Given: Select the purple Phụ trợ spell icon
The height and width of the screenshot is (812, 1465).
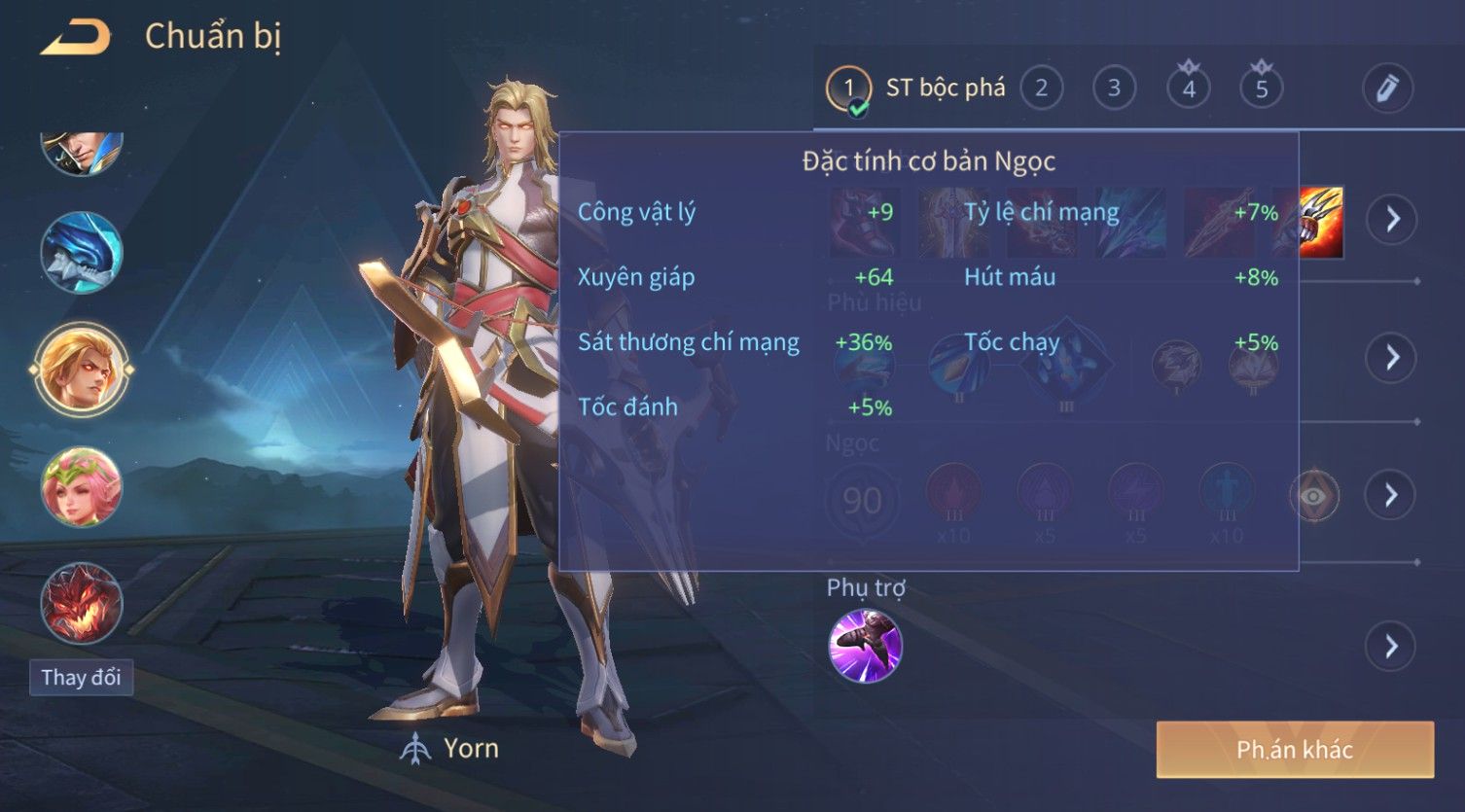Looking at the screenshot, I should [x=865, y=646].
